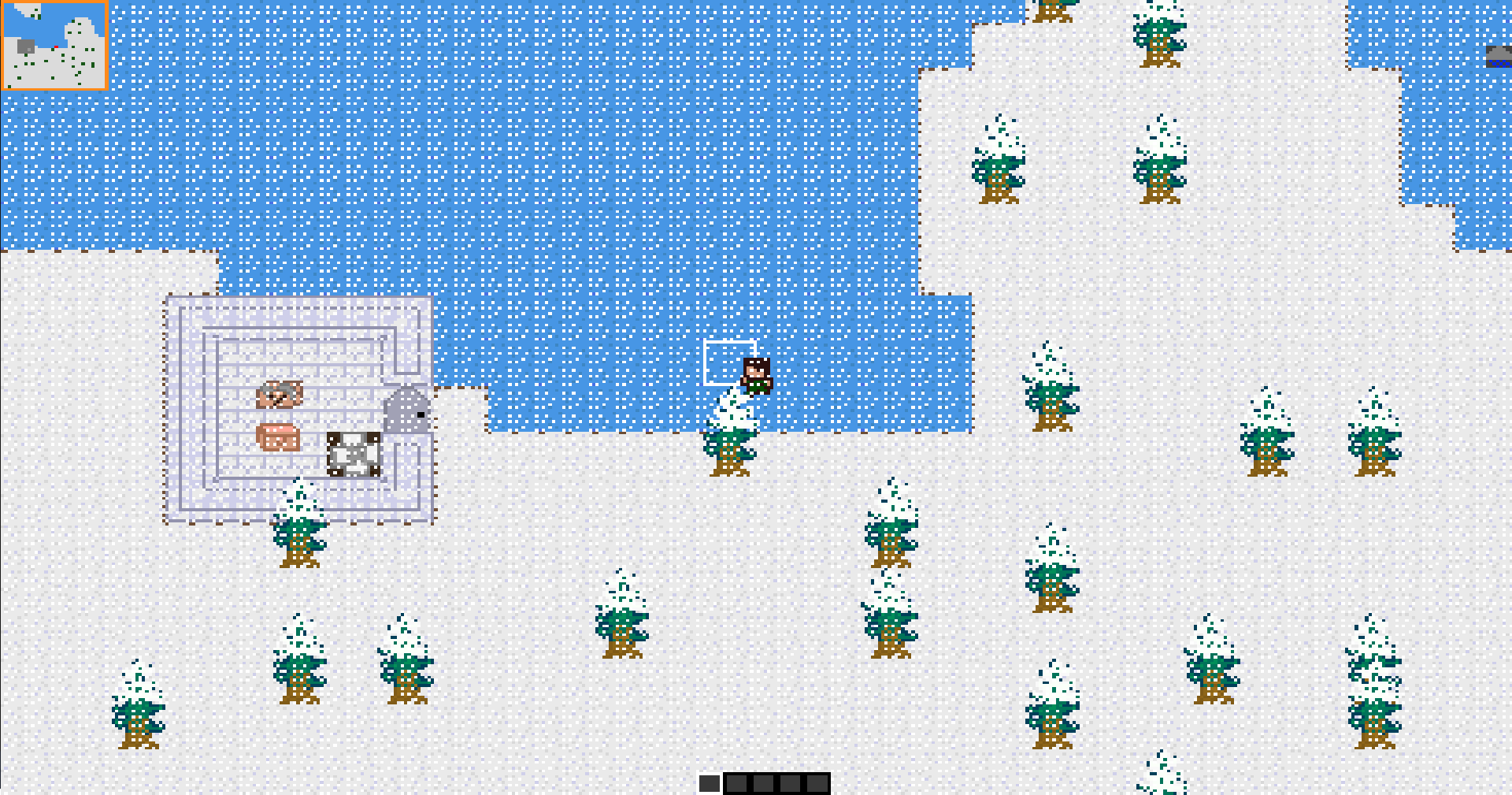Use the crafting table in the base
This screenshot has height=795, width=1512.
point(353,455)
